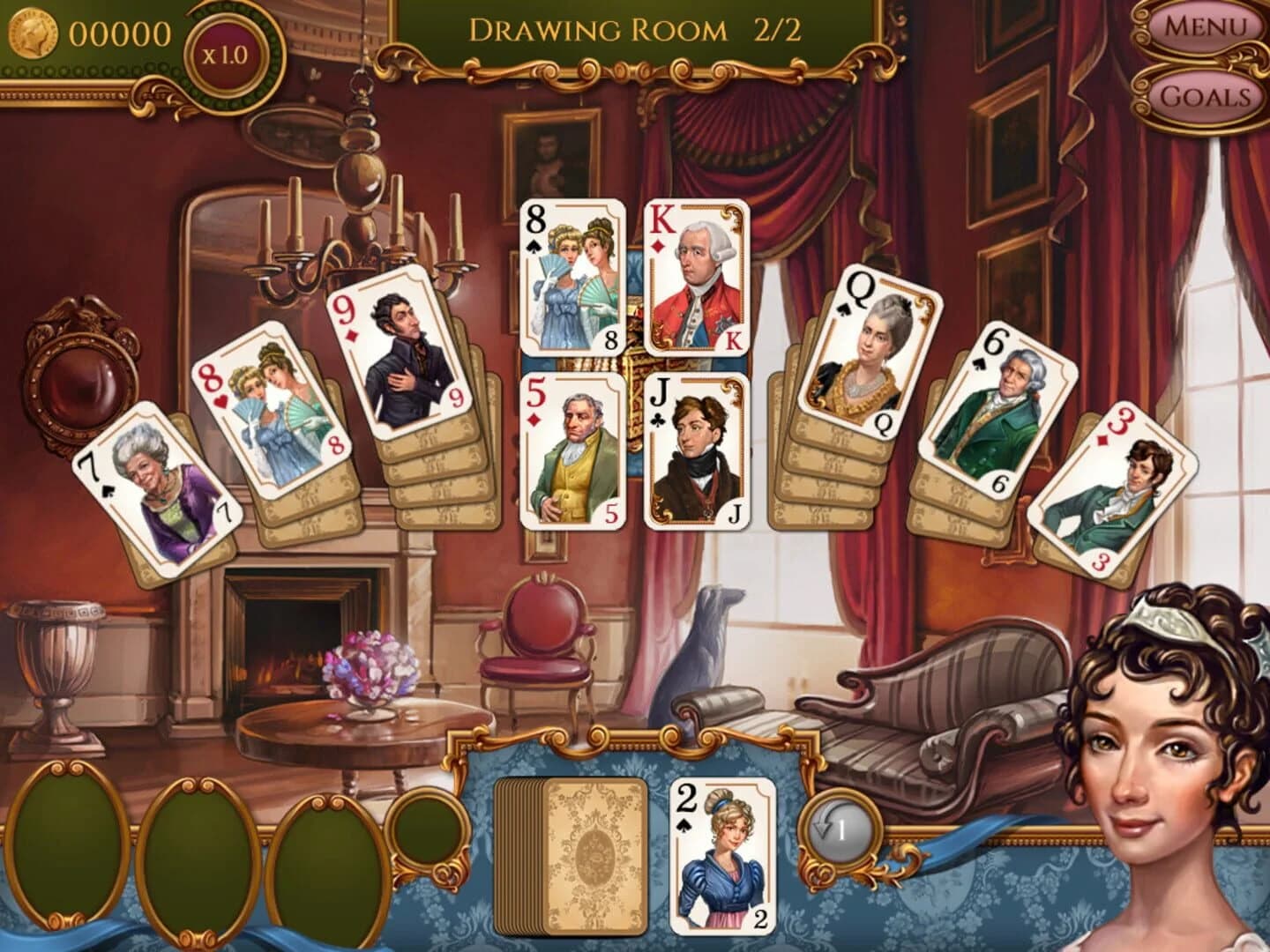
Task: Click the gold coin score counter icon
Action: click(35, 33)
